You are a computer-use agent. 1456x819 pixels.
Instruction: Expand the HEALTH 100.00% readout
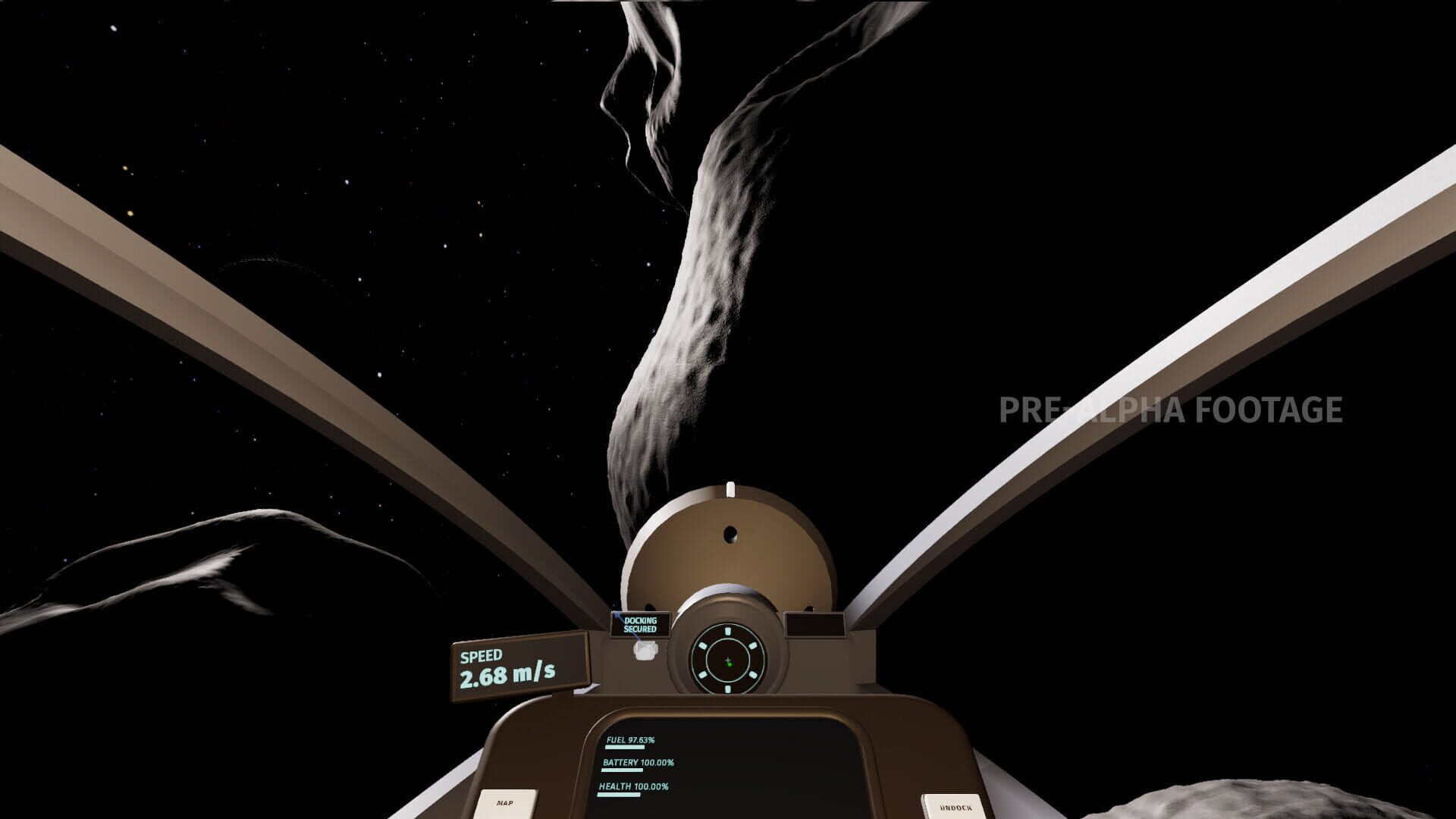[x=634, y=787]
